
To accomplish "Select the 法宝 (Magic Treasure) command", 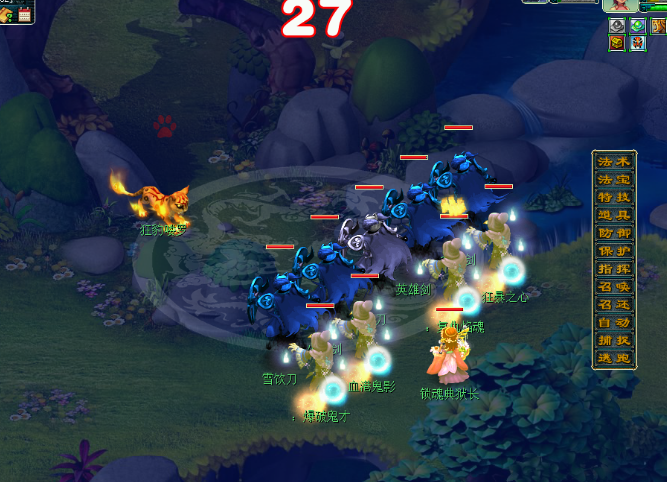I will click(614, 179).
